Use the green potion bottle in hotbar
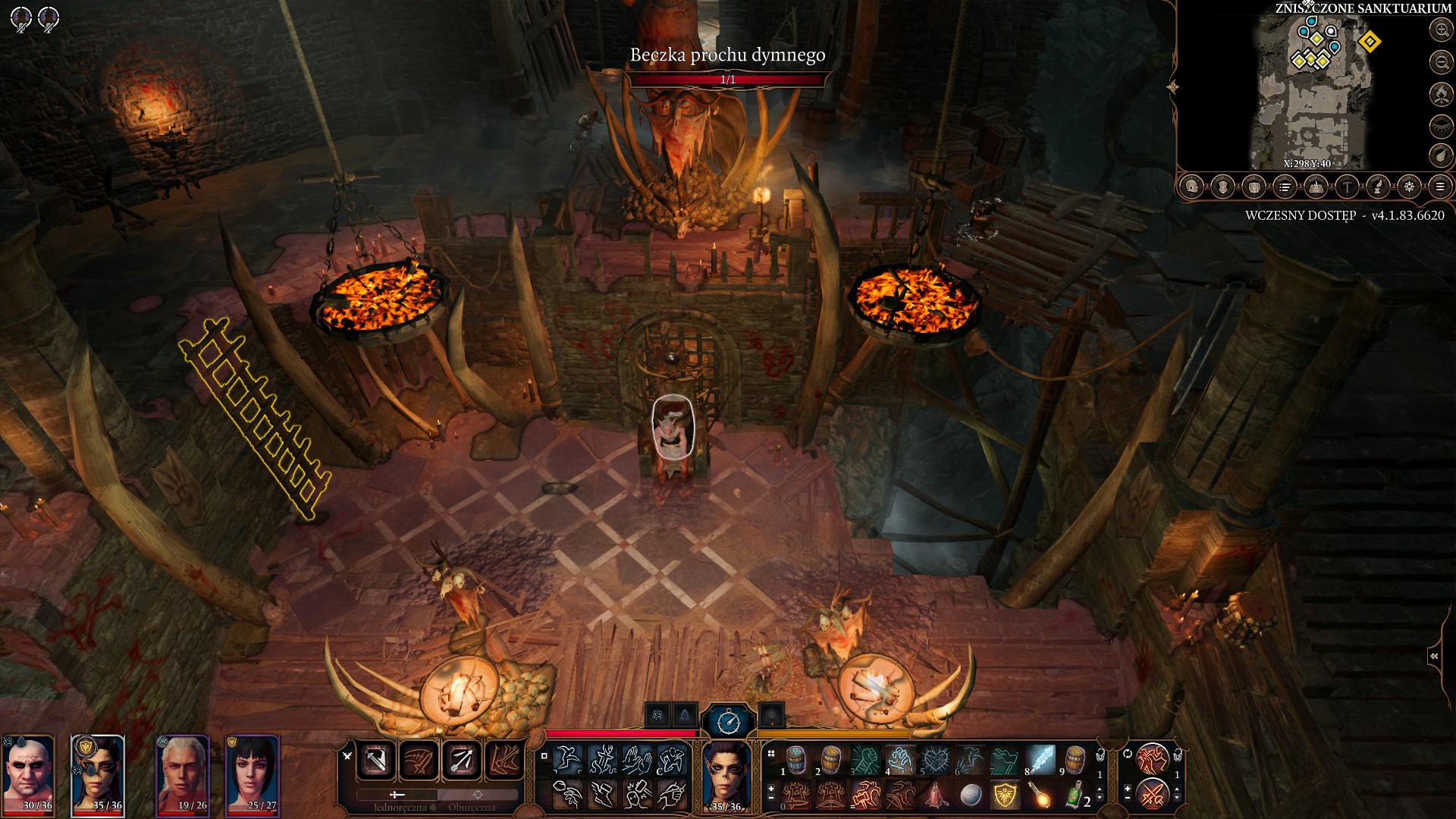The image size is (1456, 819). [1075, 795]
